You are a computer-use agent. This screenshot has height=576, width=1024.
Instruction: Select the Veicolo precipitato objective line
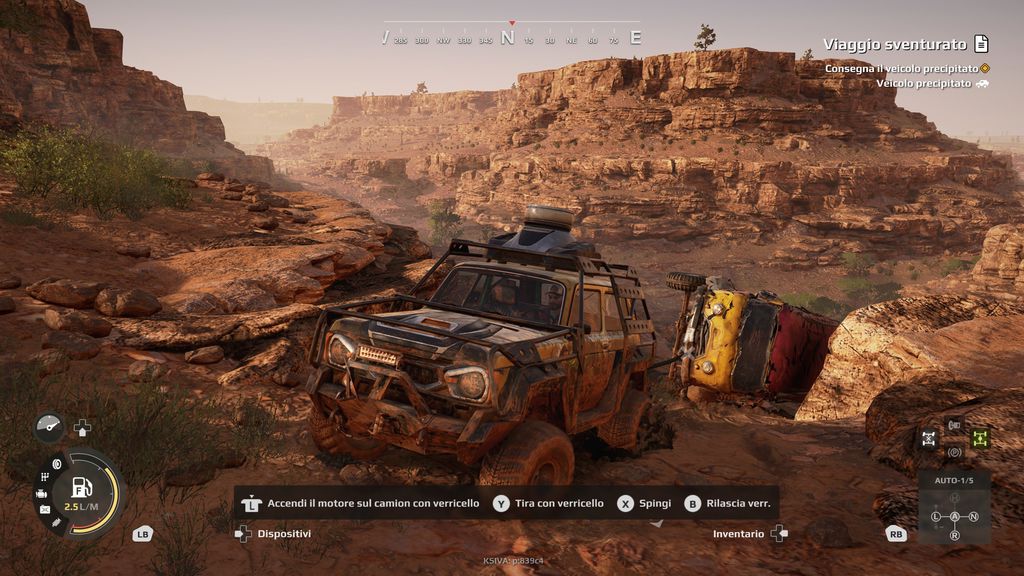pyautogui.click(x=924, y=83)
